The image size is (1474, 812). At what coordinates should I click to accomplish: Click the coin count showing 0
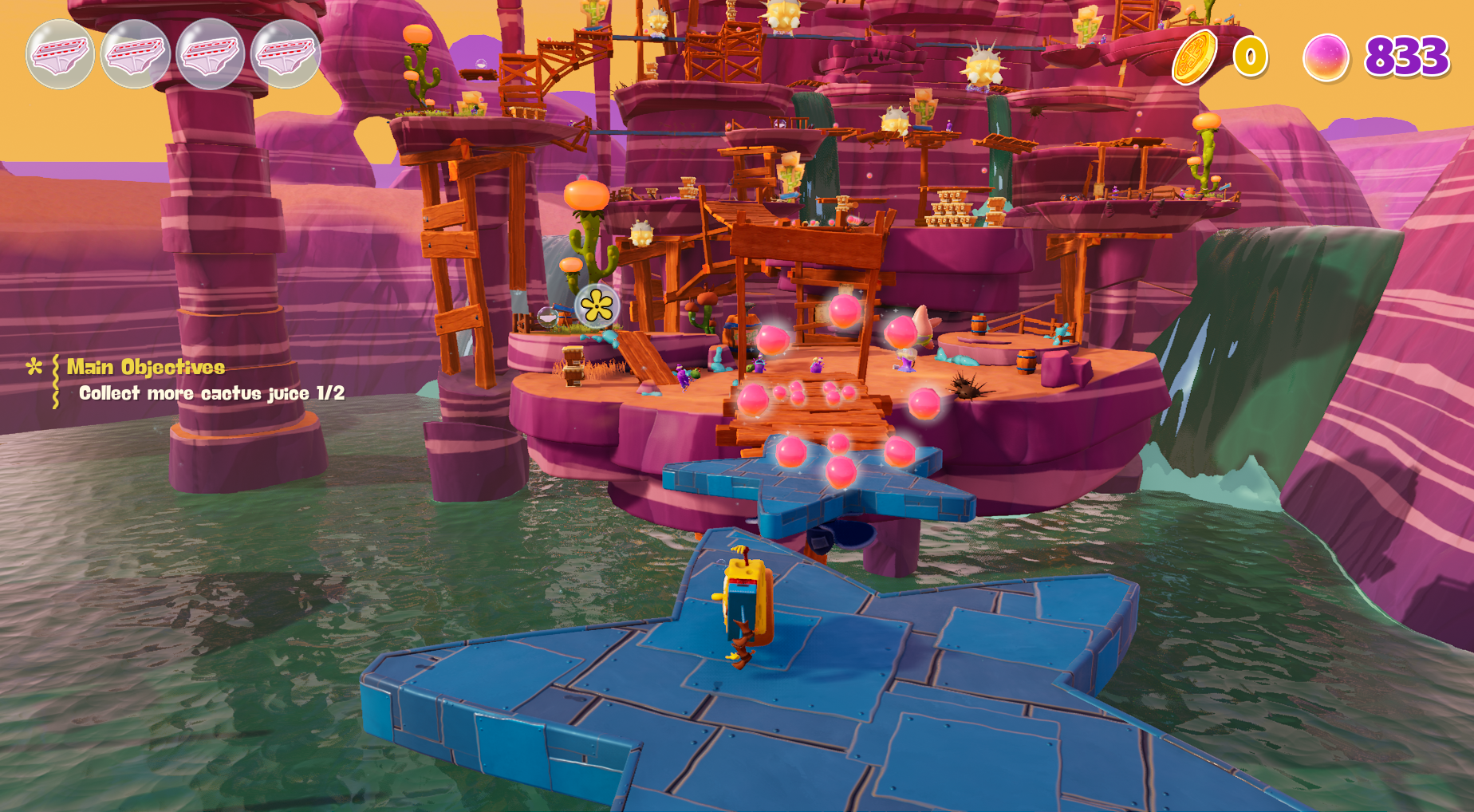click(x=1250, y=57)
